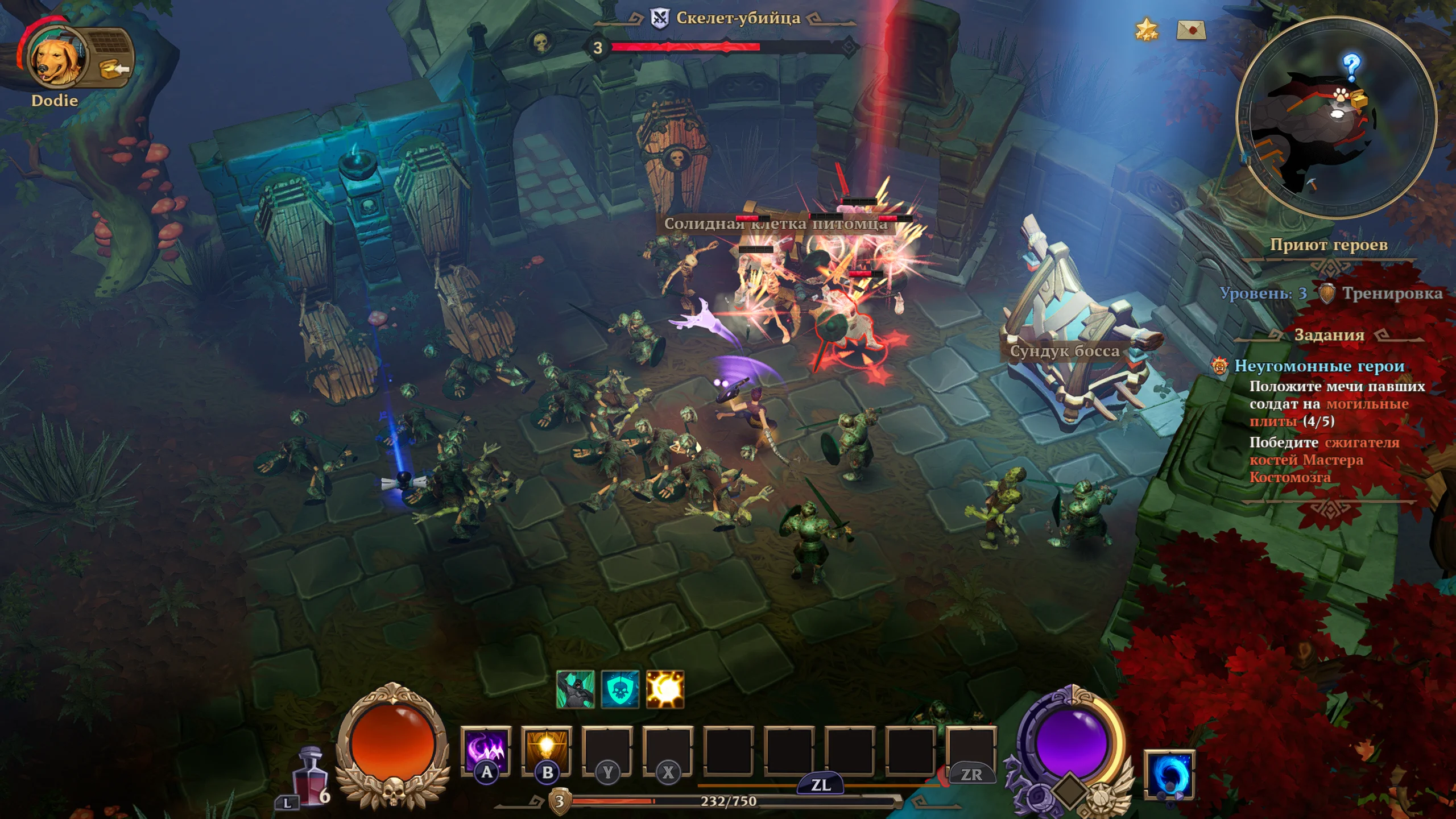
Task: Select the Сундук босса label
Action: point(1064,351)
